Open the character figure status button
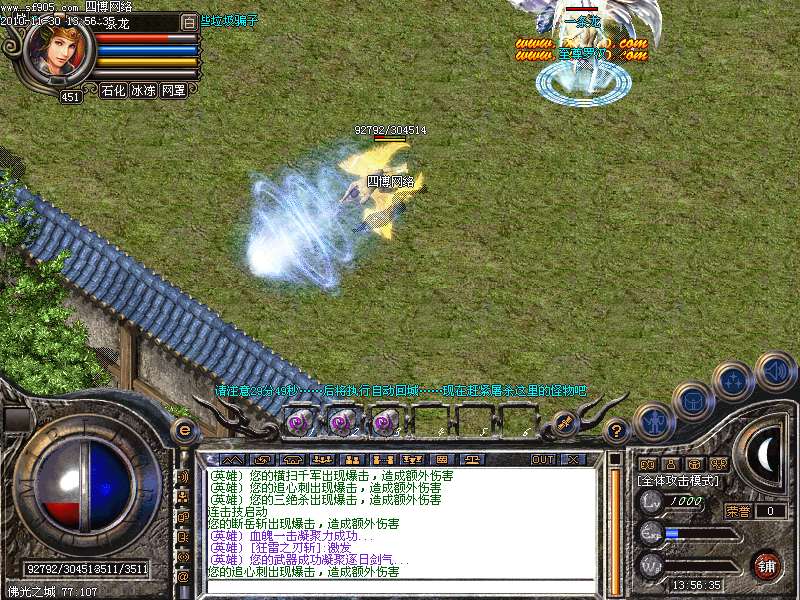The image size is (800, 600). pyautogui.click(x=653, y=421)
